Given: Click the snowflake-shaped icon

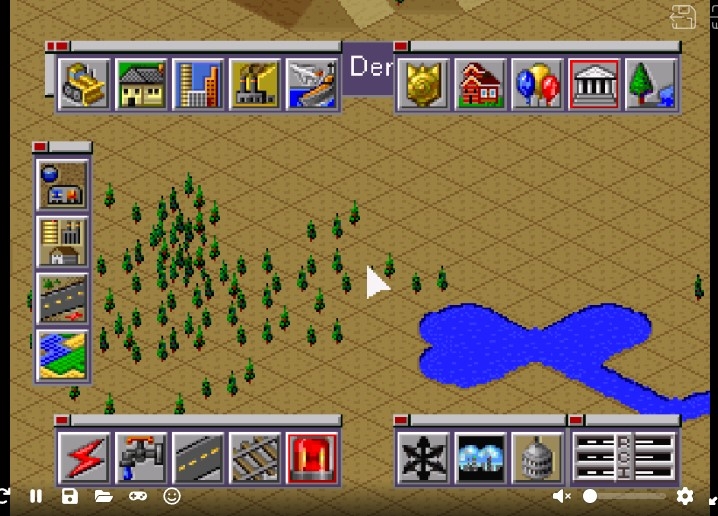Looking at the screenshot, I should [x=423, y=458].
